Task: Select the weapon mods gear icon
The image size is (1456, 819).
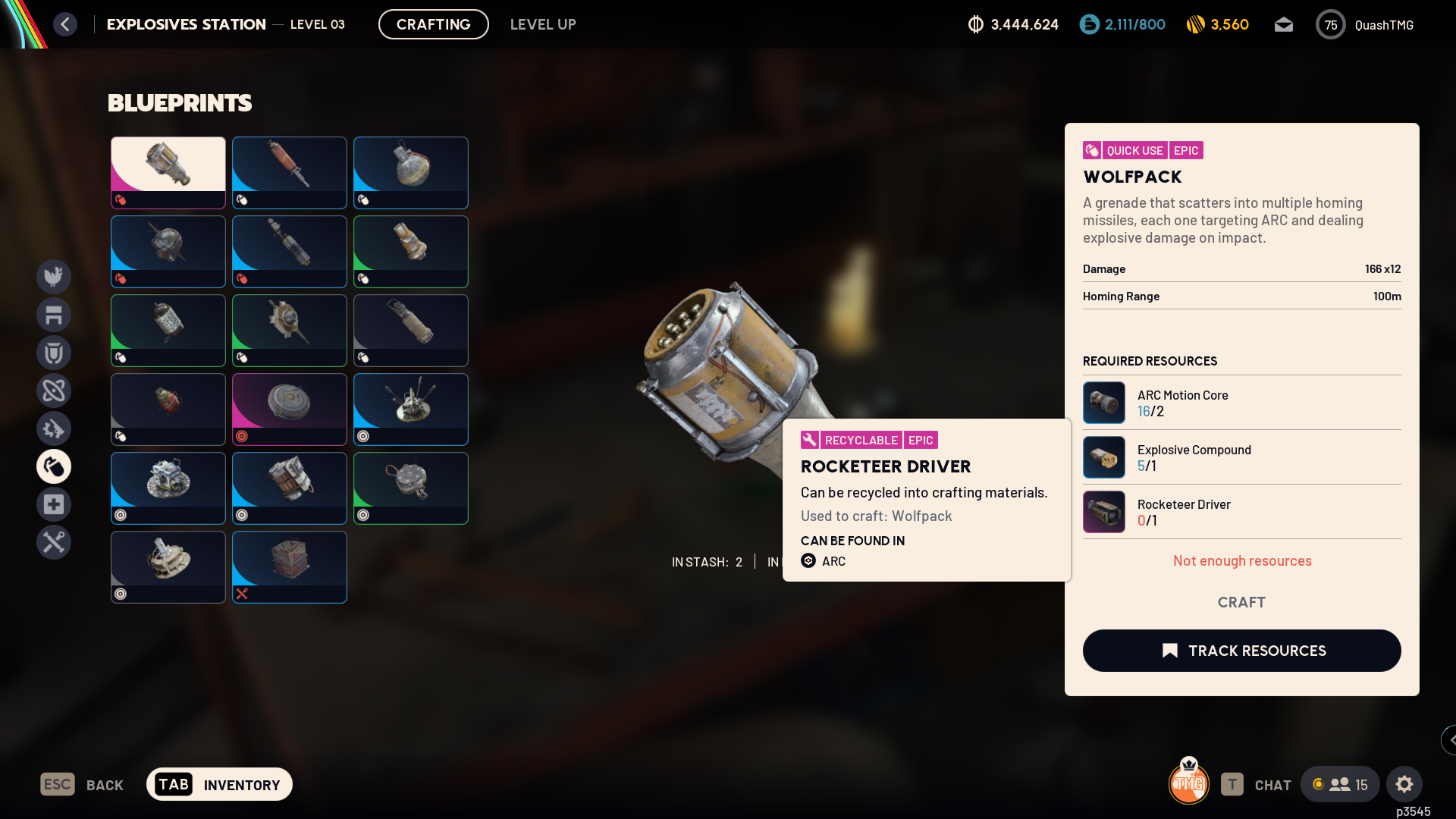Action: coord(54,428)
